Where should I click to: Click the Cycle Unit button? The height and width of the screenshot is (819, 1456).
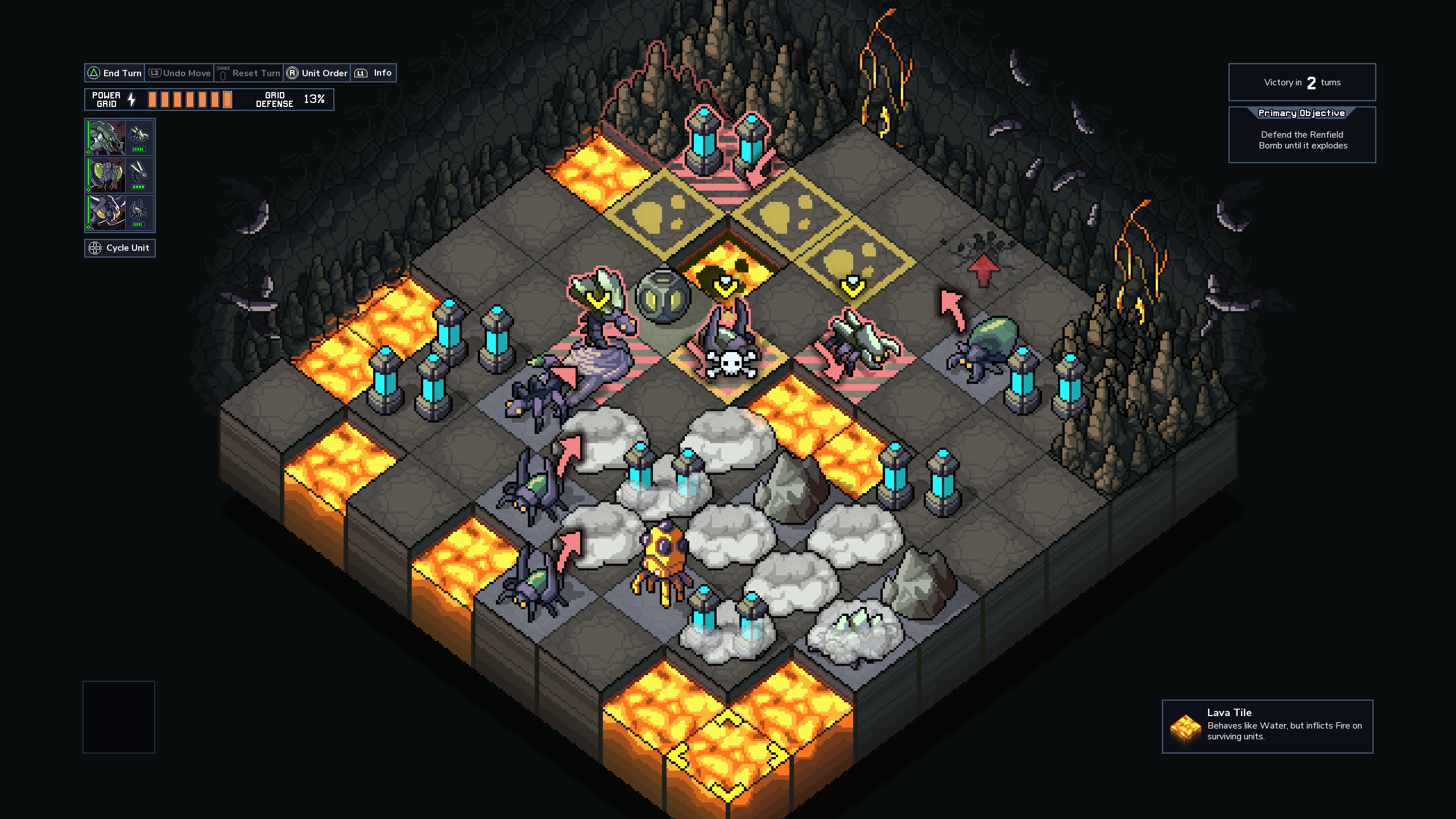click(120, 248)
